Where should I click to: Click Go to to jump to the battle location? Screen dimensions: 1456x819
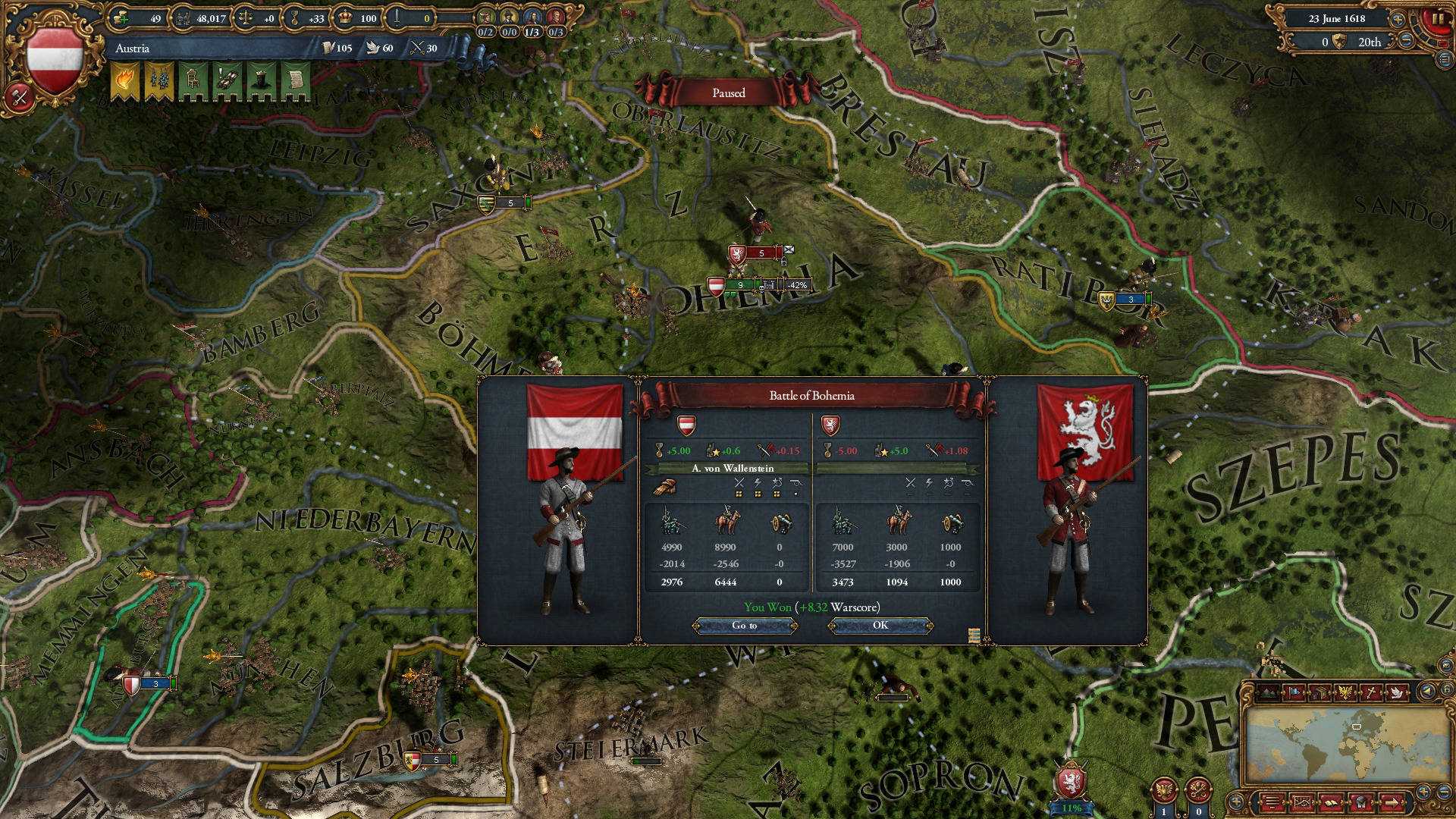(746, 625)
